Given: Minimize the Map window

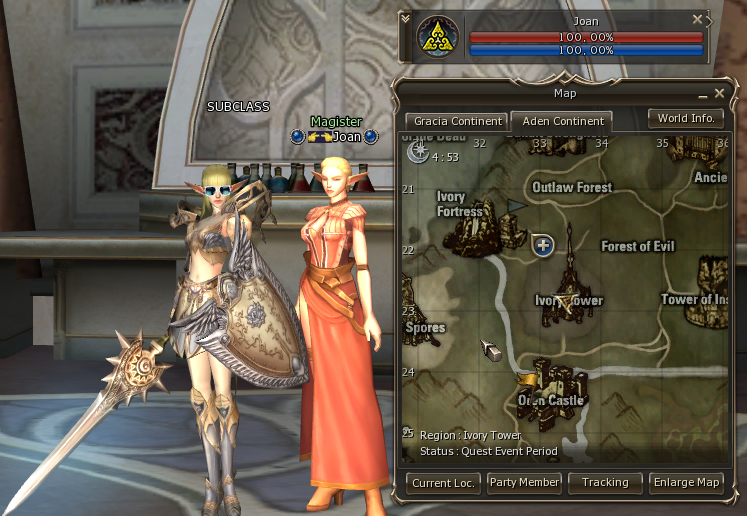Looking at the screenshot, I should tap(702, 94).
